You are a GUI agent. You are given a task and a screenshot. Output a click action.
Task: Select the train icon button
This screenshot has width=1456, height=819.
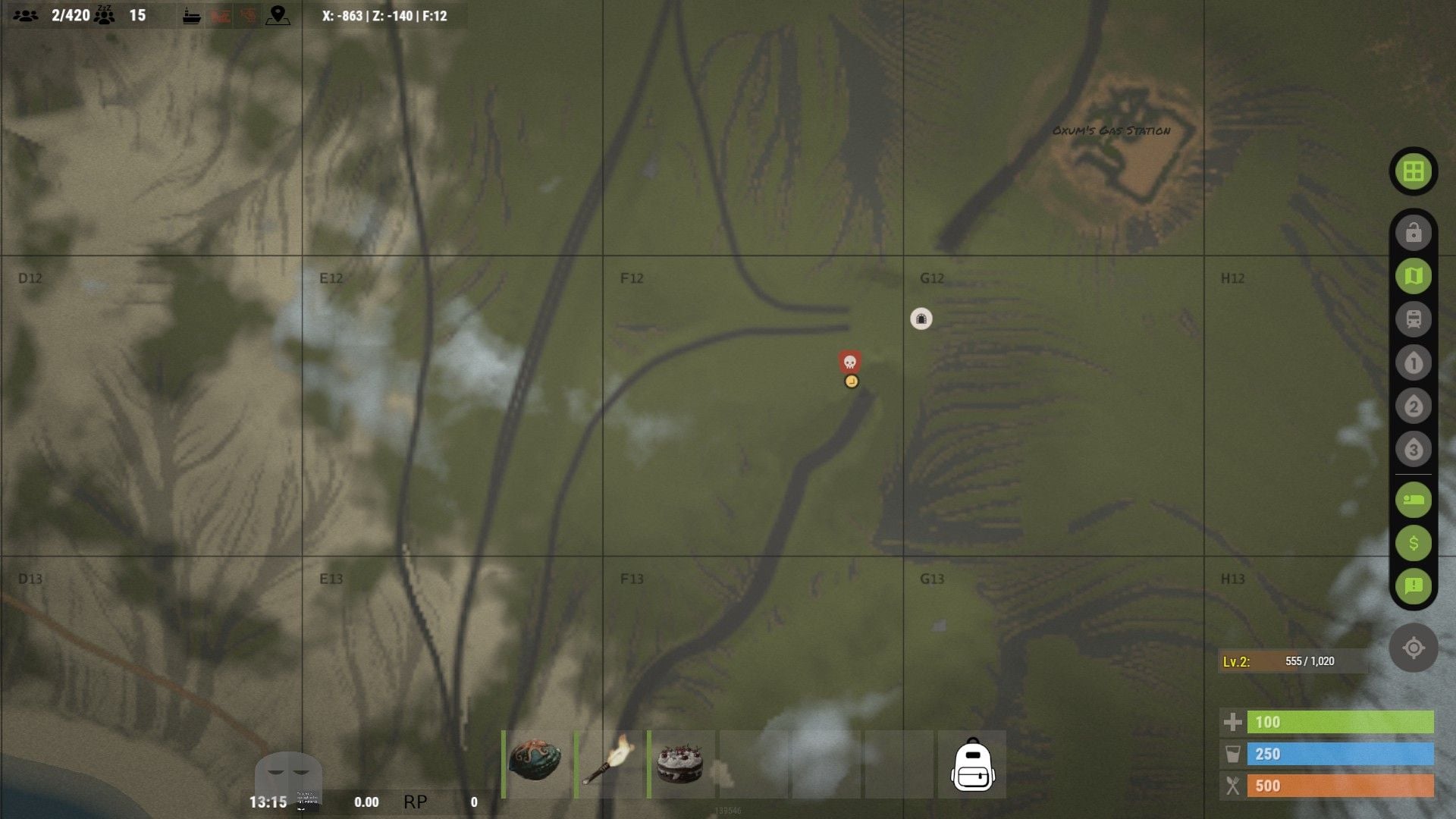pos(1413,319)
